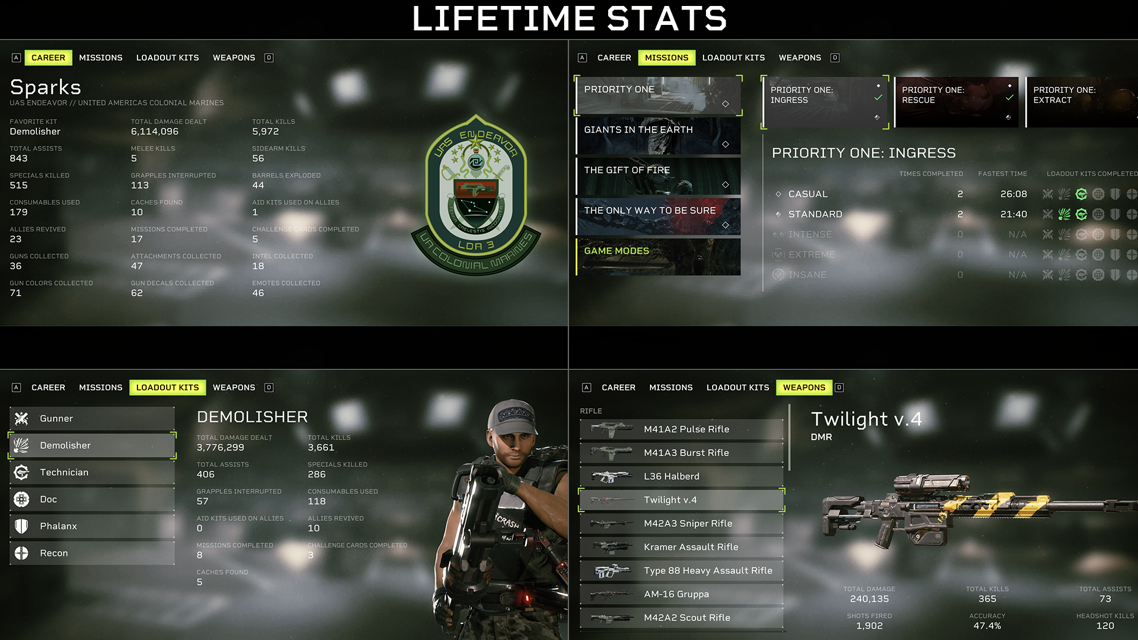This screenshot has width=1138, height=640.
Task: Click the Priority One: Ingress mission tile
Action: 824,102
